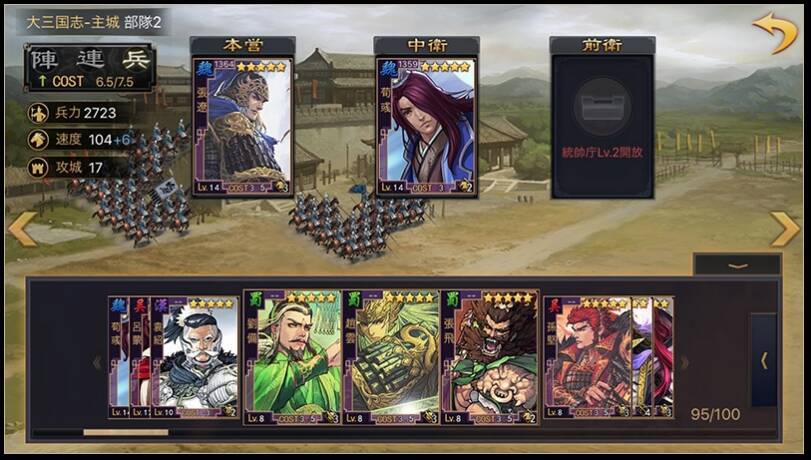Go back with the orange return arrow
The width and height of the screenshot is (811, 460).
pos(774,33)
